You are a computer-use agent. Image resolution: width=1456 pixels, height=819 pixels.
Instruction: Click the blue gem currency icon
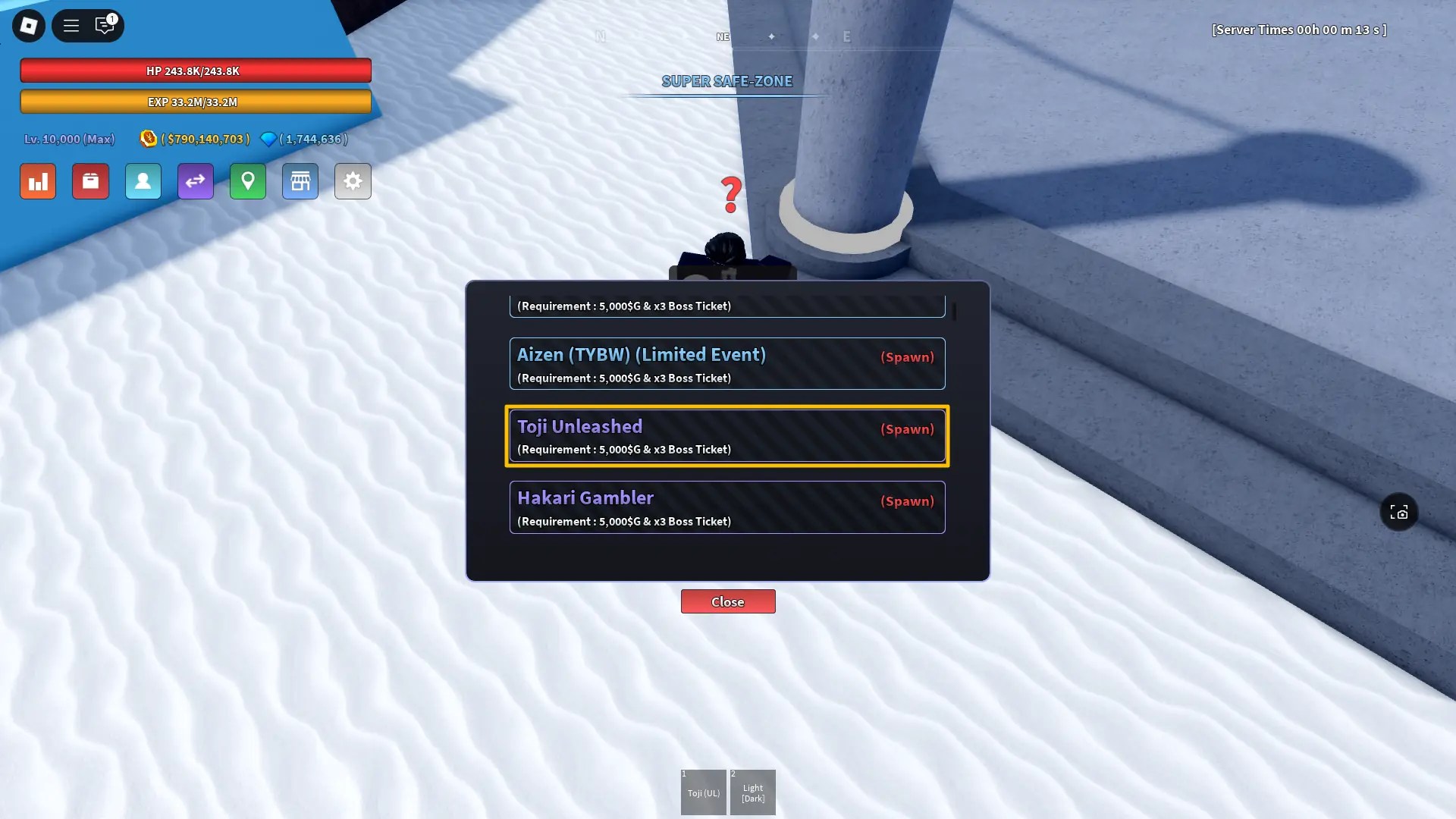[x=268, y=139]
